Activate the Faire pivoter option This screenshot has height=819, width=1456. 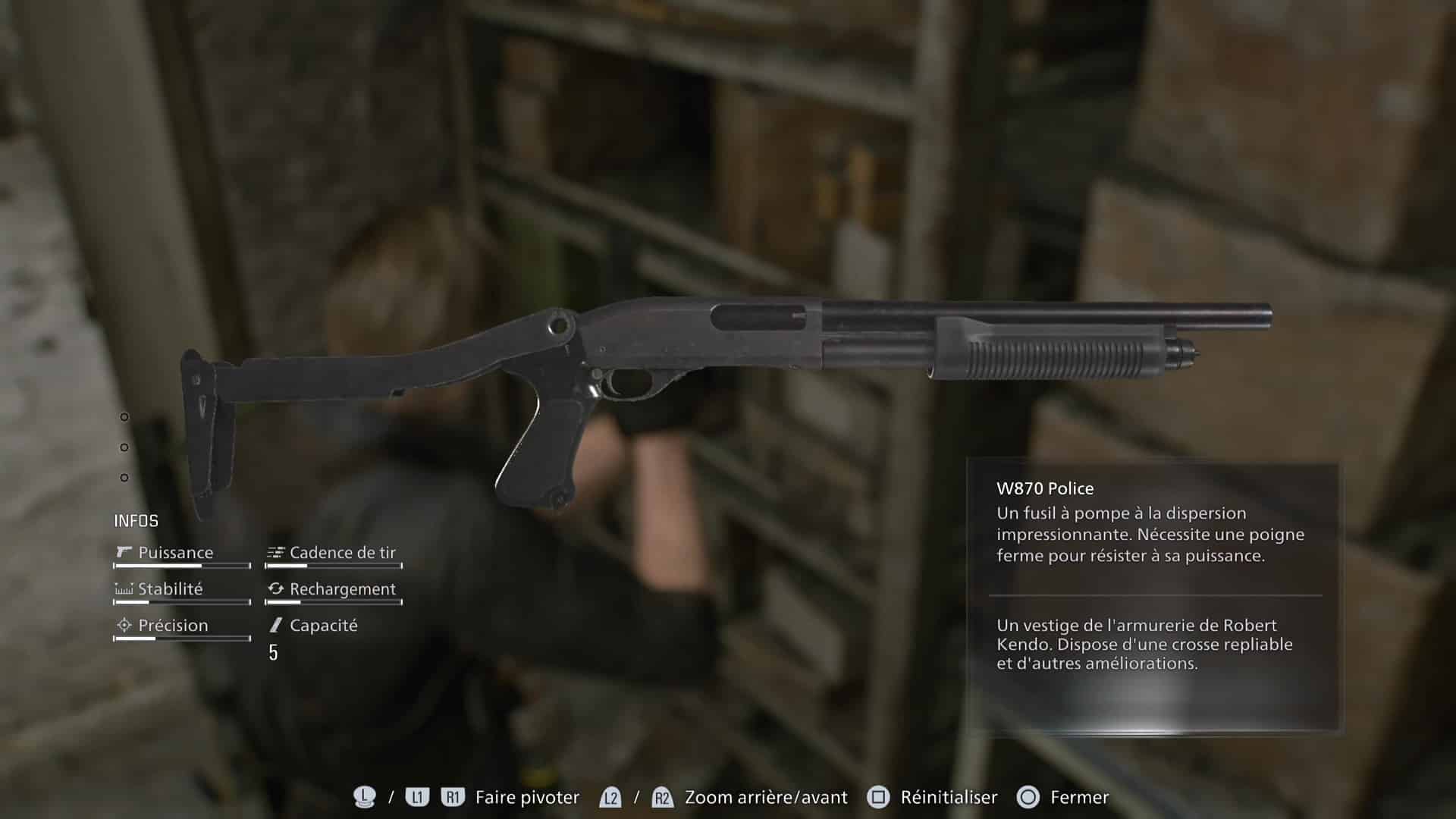pyautogui.click(x=525, y=798)
